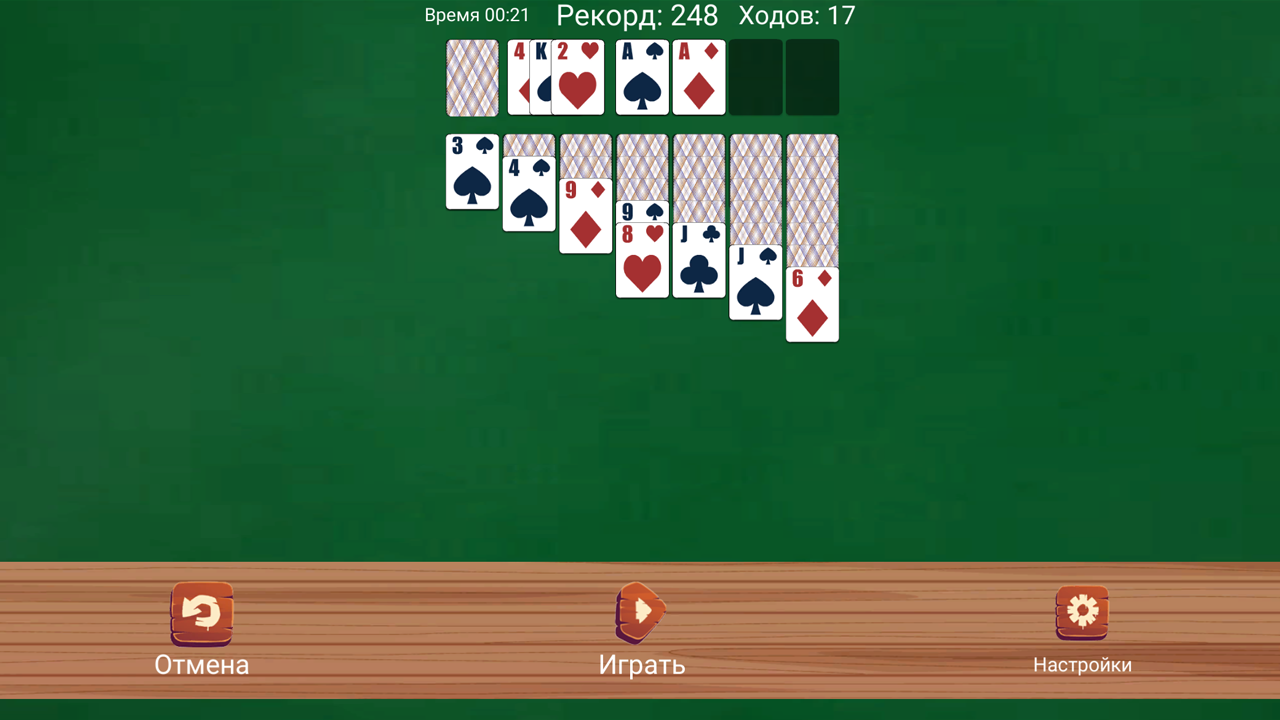
Task: Tap the curved undo arrow icon
Action: (202, 611)
